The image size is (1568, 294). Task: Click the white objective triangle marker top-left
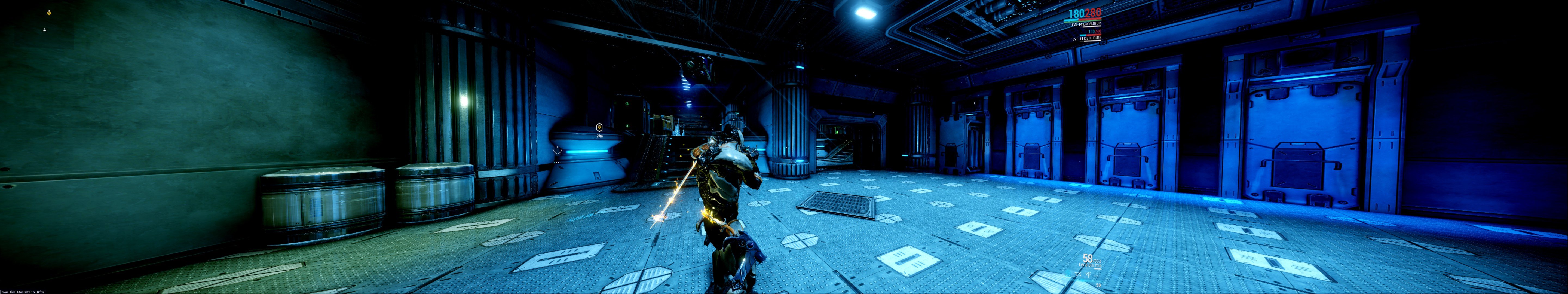[x=44, y=30]
